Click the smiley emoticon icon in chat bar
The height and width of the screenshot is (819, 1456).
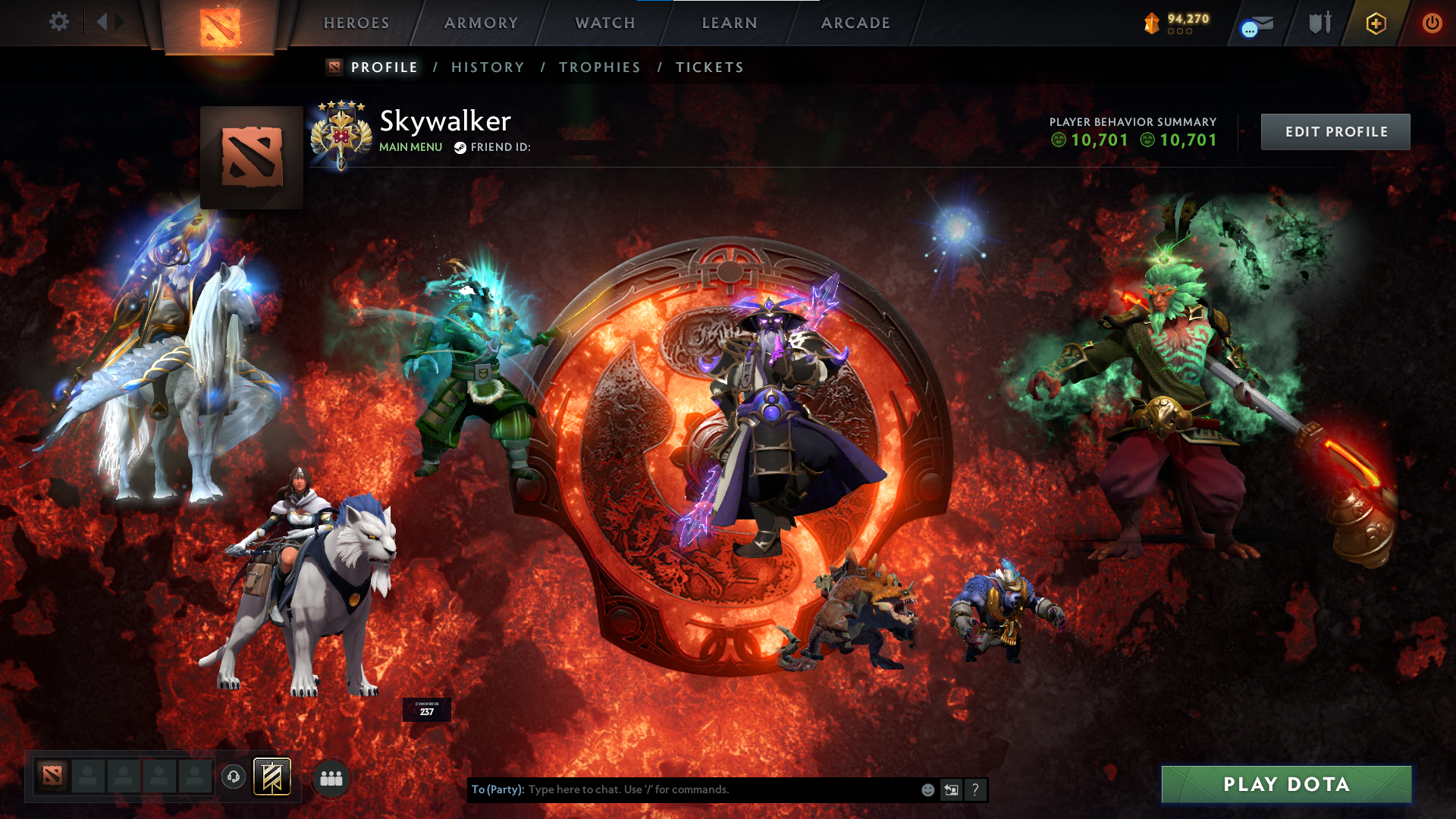coord(927,789)
